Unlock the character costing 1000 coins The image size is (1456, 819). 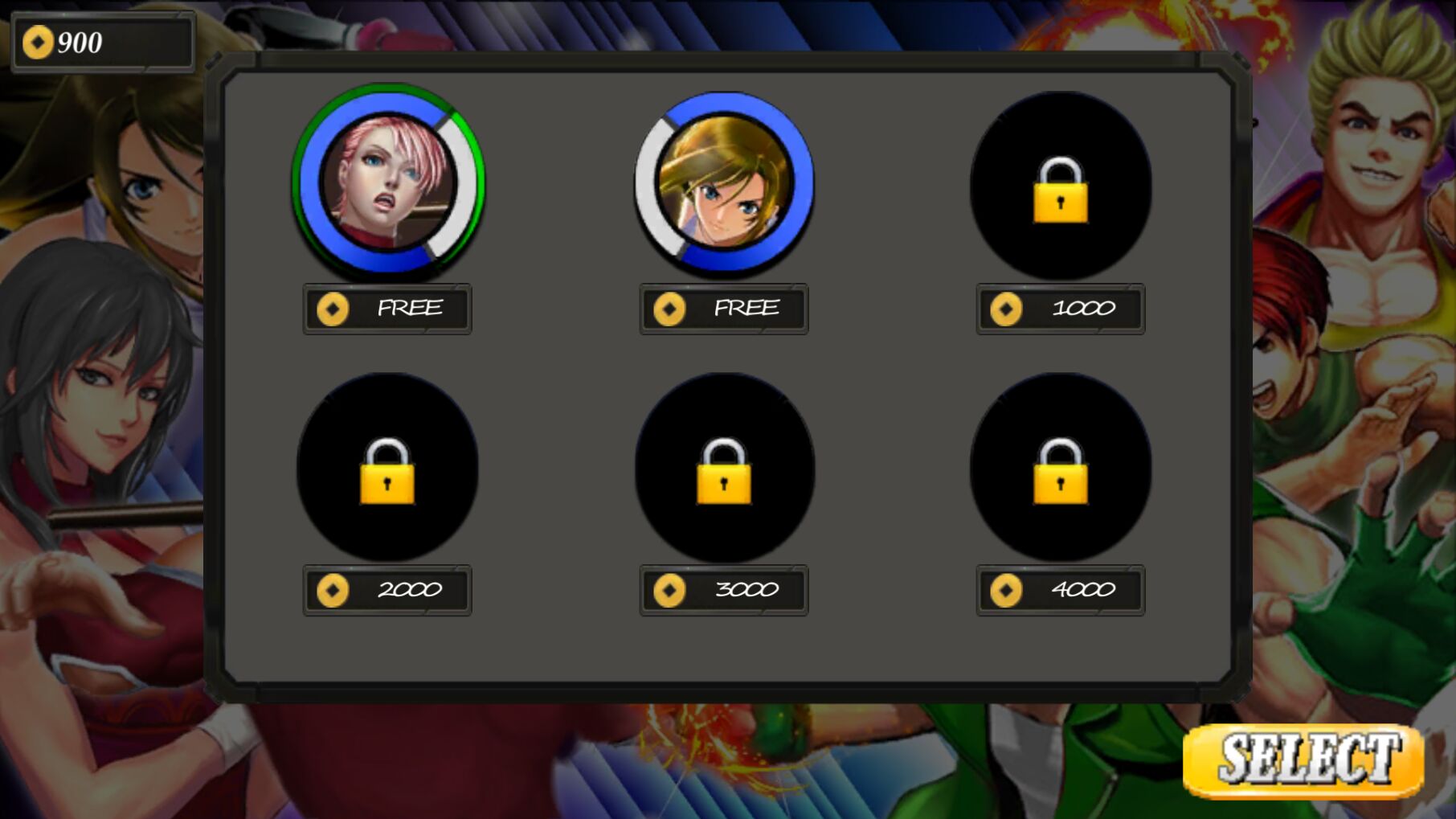tap(1060, 186)
